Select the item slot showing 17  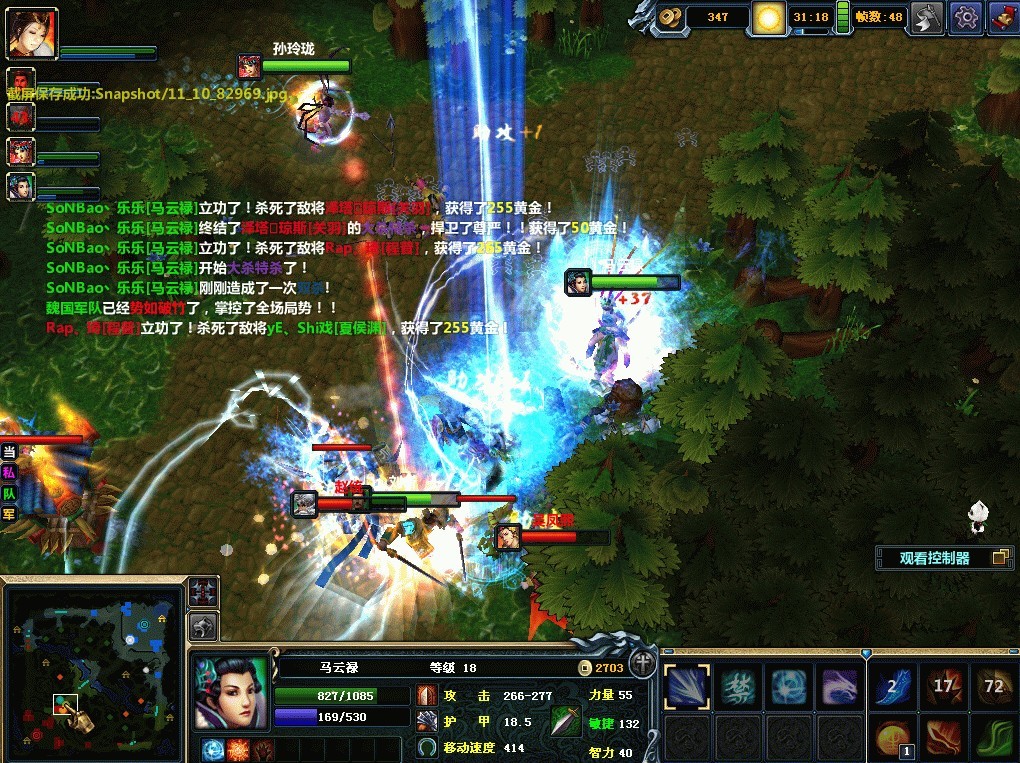[943, 687]
